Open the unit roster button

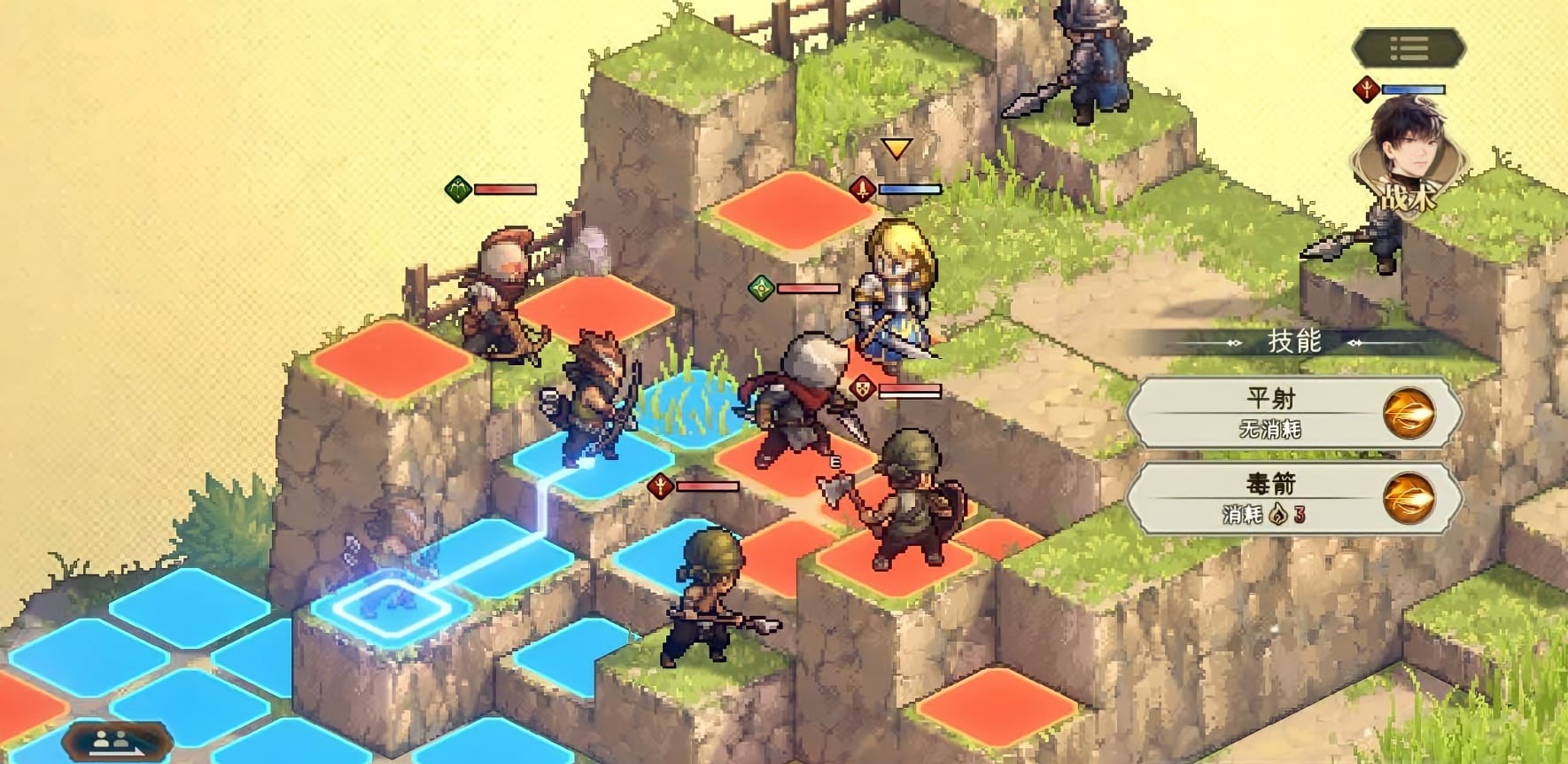pos(117,741)
